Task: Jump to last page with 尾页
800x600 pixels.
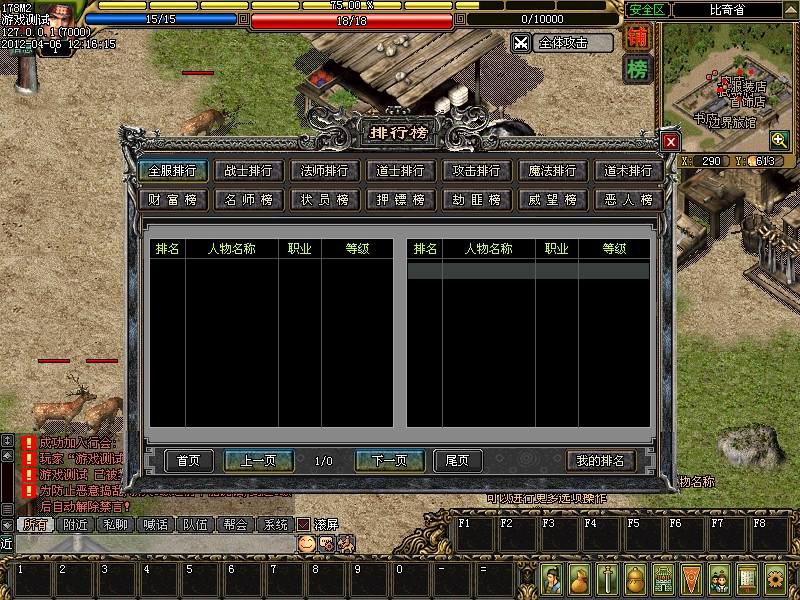Action: [457, 461]
